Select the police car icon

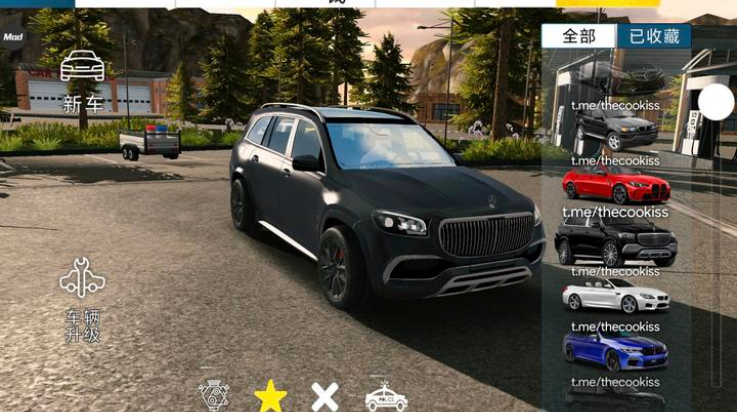[385, 397]
